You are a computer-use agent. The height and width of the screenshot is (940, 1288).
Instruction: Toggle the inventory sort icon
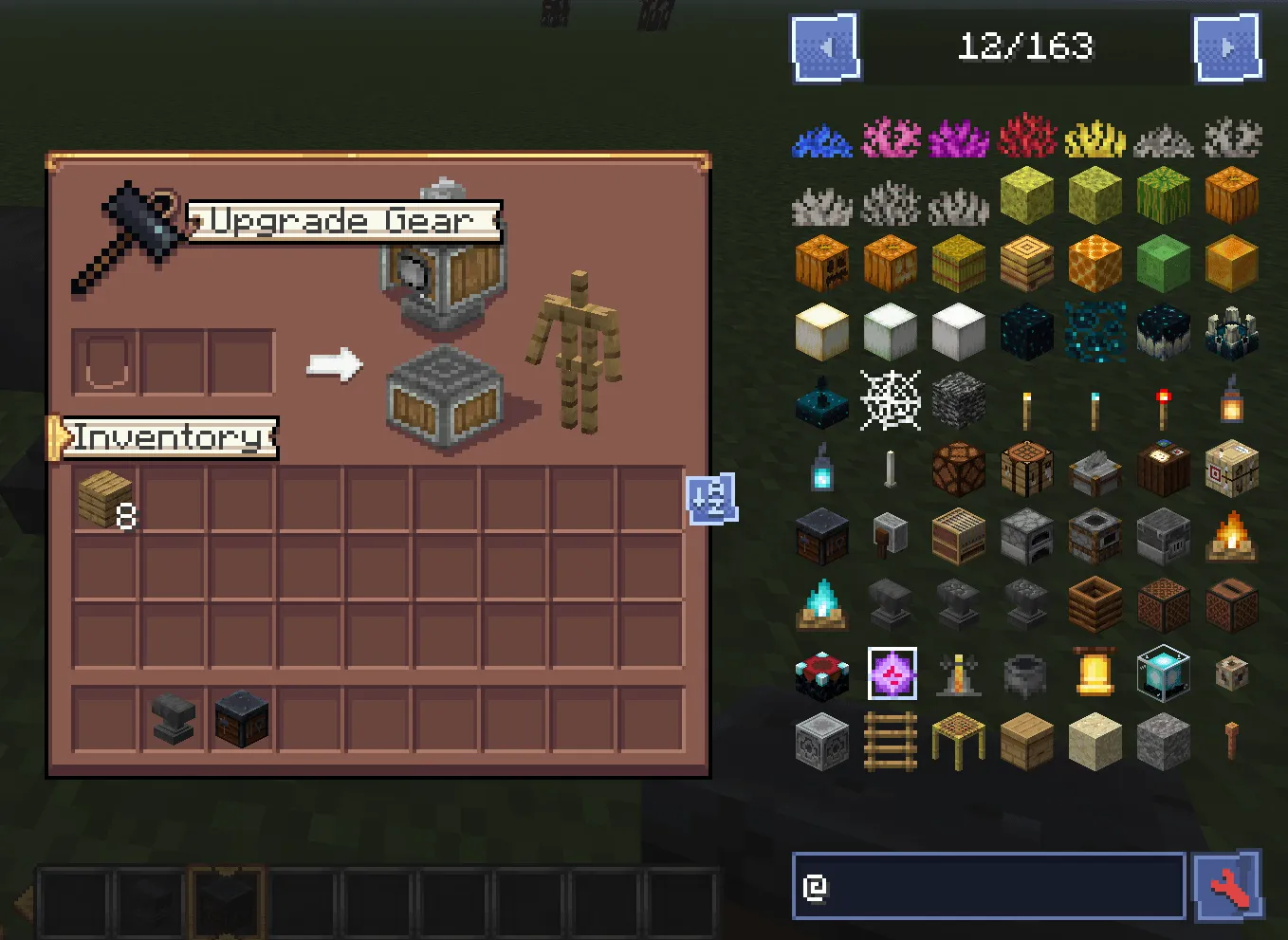[x=711, y=500]
